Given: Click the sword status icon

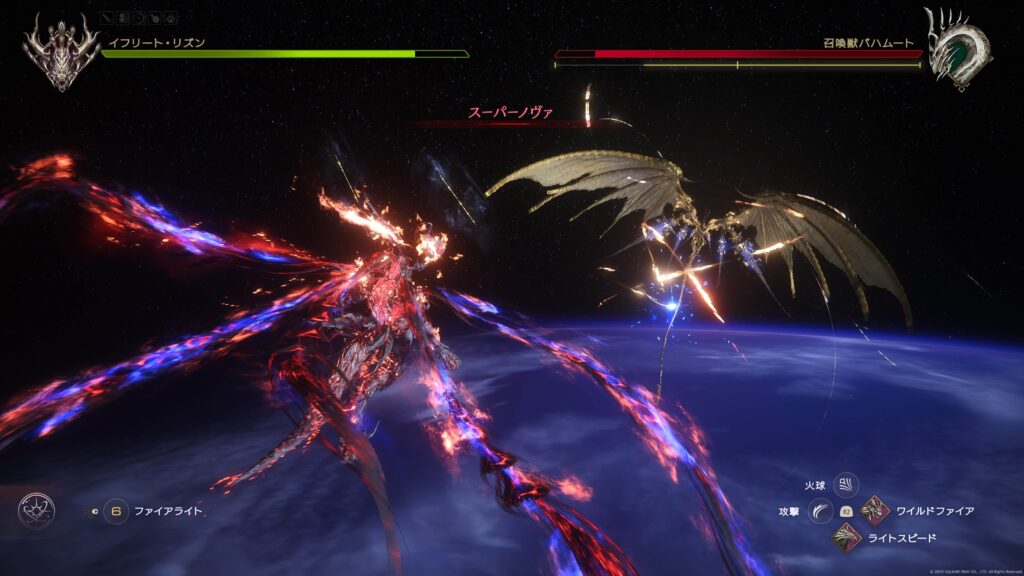Looking at the screenshot, I should coord(107,18).
